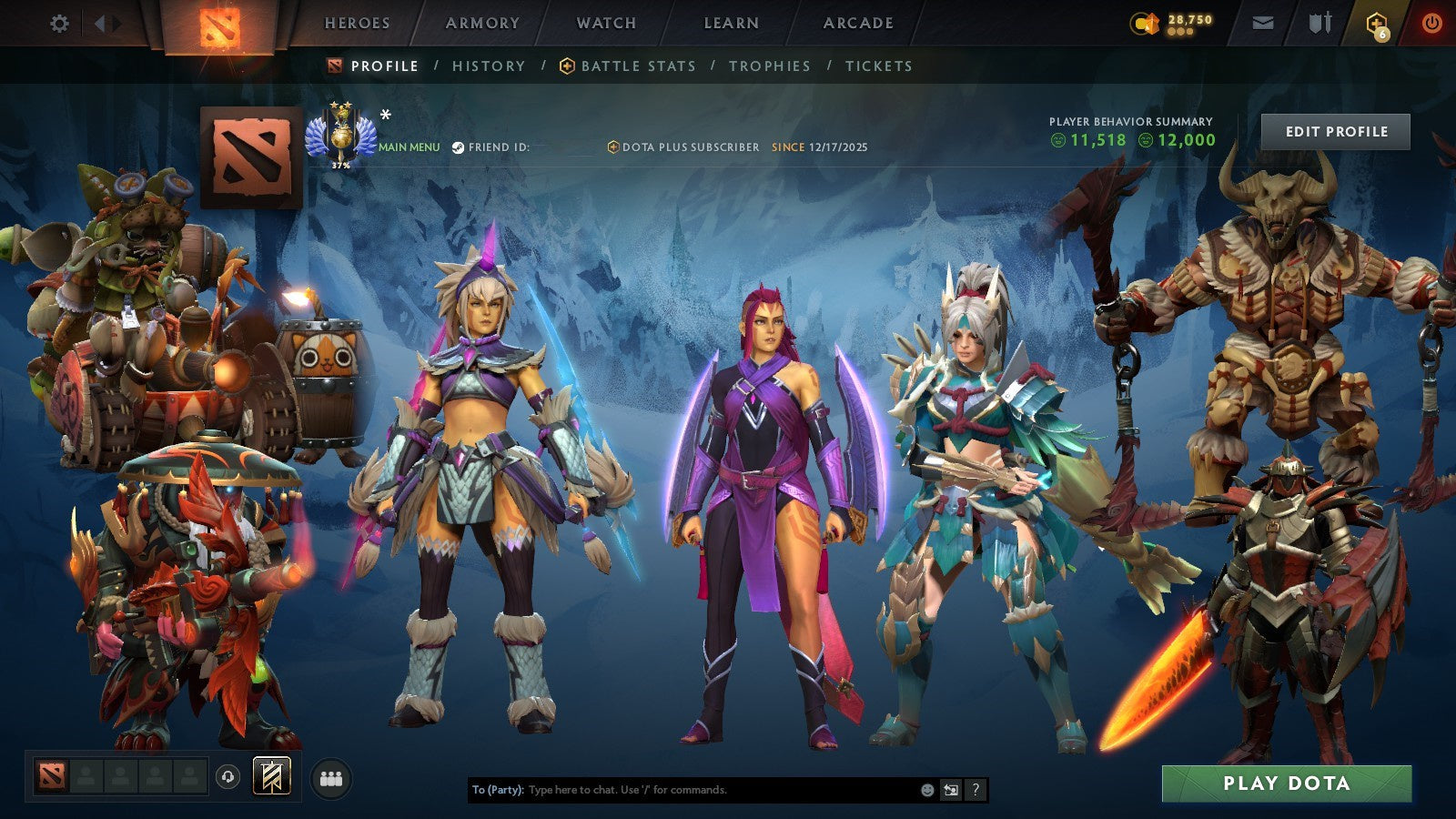Open the friends group icon near party slots
The image size is (1456, 819).
pyautogui.click(x=331, y=774)
